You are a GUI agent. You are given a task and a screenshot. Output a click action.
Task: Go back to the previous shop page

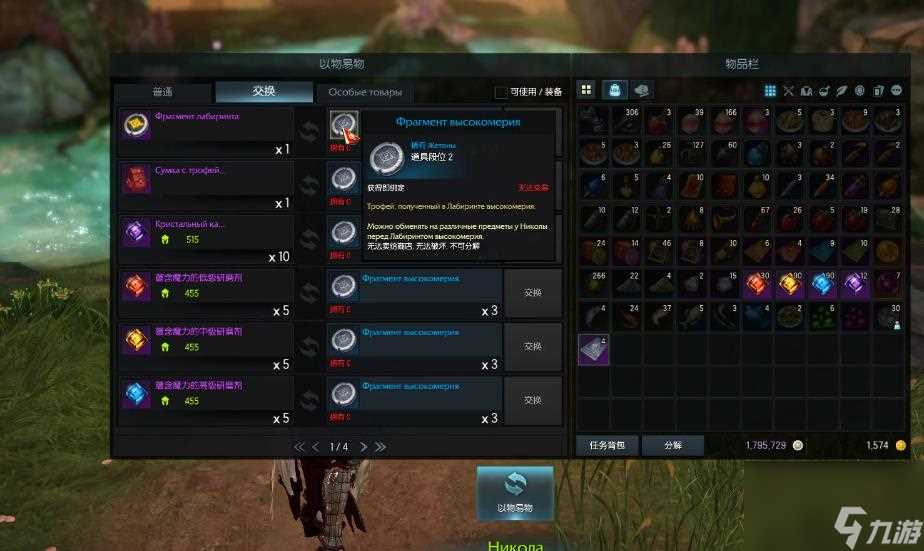315,446
